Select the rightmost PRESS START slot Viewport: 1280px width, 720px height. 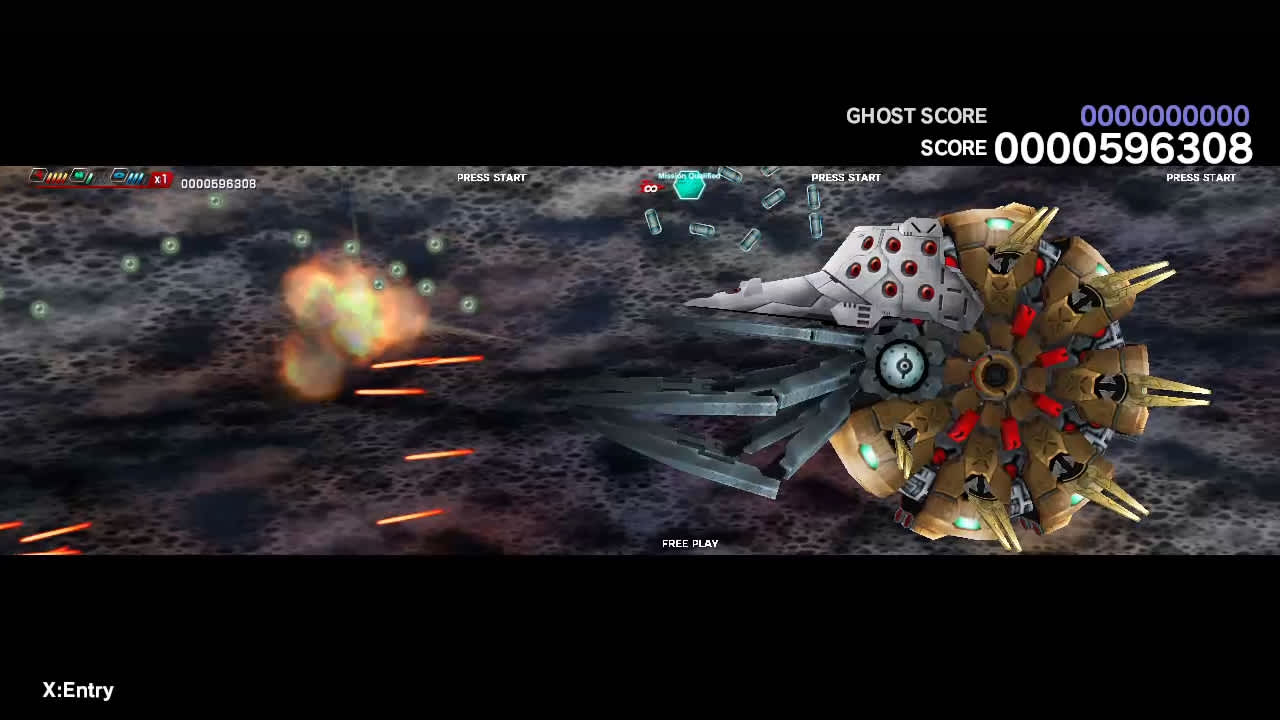click(x=1201, y=177)
